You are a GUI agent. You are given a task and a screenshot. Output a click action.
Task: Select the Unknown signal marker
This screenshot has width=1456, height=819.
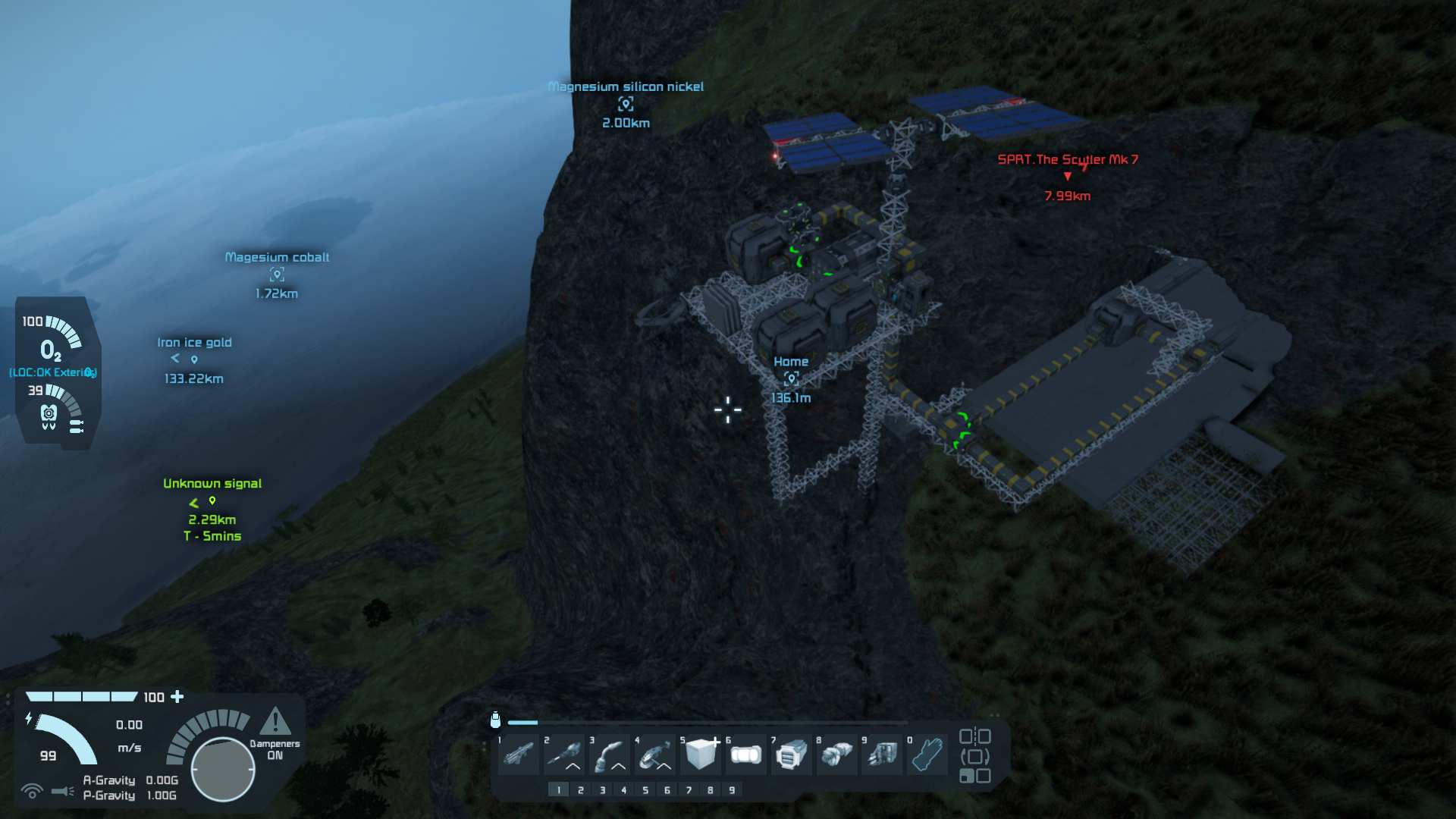[212, 501]
